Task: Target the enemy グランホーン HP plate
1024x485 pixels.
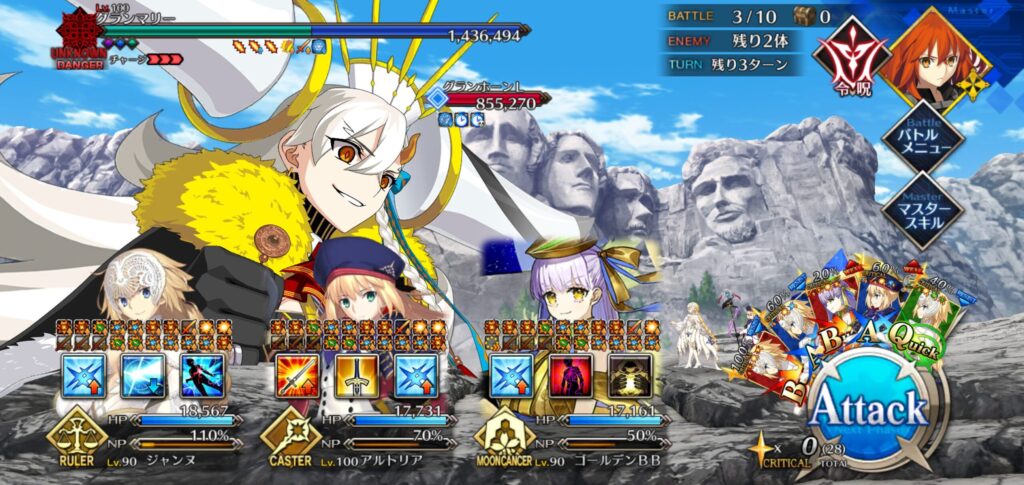Action: coord(496,100)
